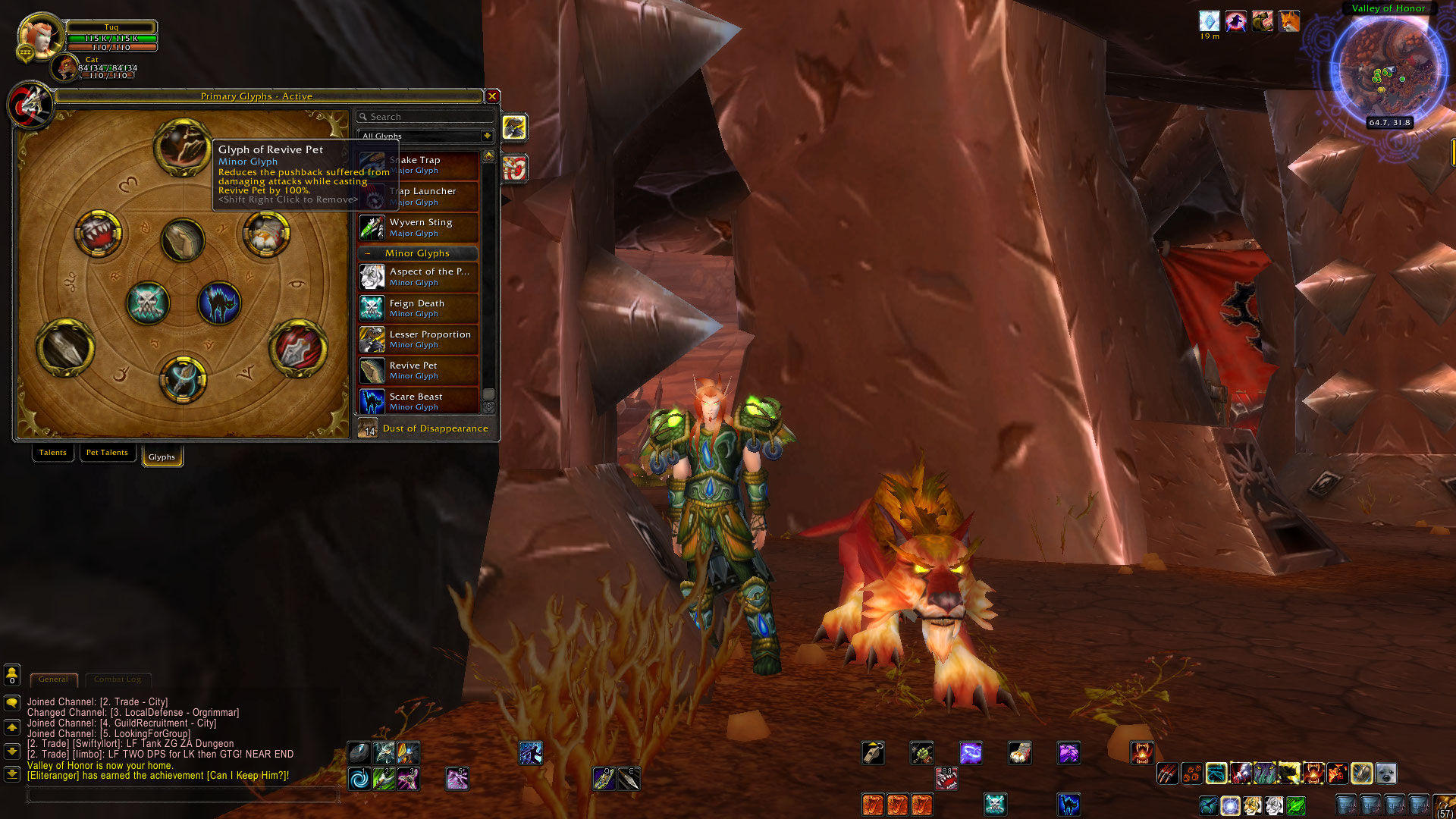Expand the chat channel menu bubble icon
The width and height of the screenshot is (1456, 819).
(x=11, y=701)
